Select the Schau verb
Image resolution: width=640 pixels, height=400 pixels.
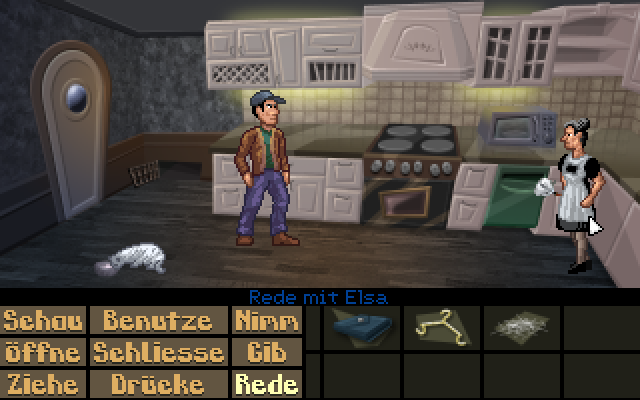pos(43,321)
